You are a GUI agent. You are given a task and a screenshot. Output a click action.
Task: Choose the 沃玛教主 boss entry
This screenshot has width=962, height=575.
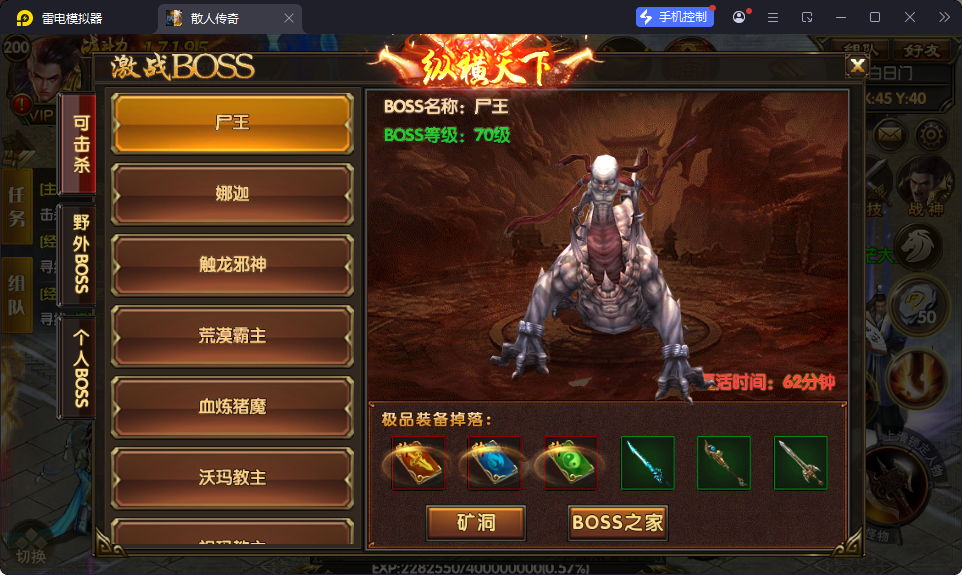point(232,477)
